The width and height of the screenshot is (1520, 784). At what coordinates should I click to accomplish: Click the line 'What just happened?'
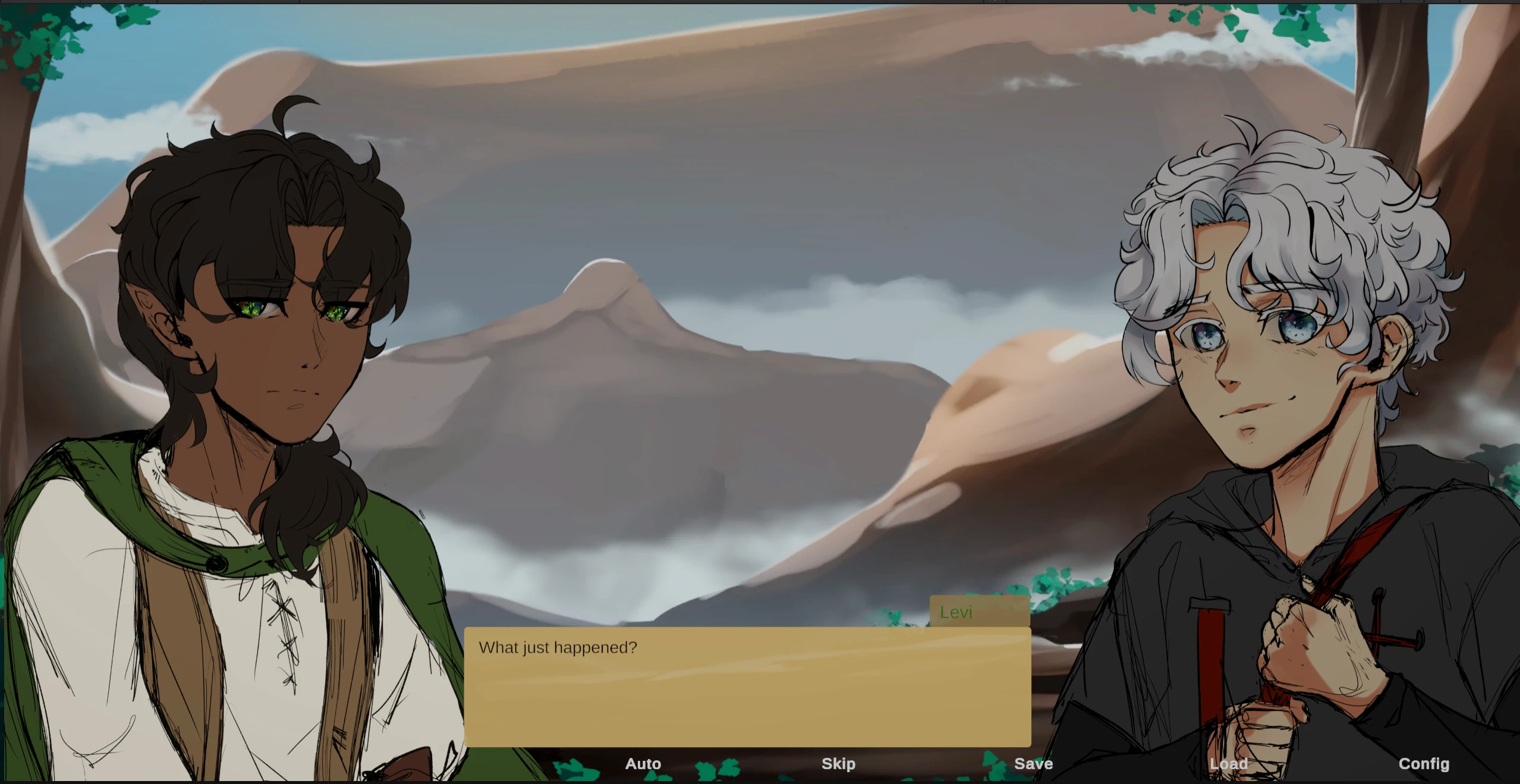tap(558, 647)
